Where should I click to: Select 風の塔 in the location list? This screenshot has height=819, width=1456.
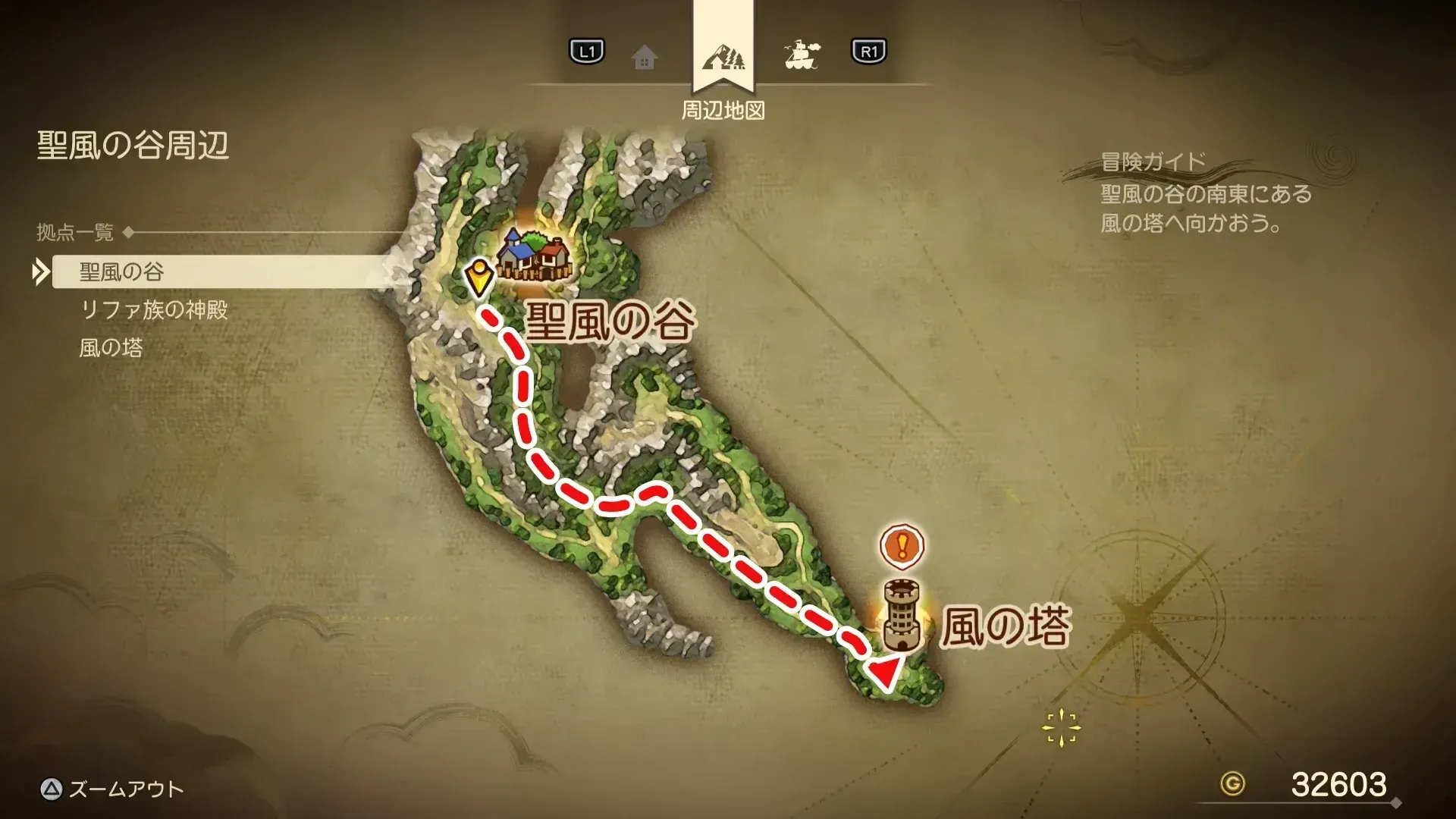coord(111,347)
